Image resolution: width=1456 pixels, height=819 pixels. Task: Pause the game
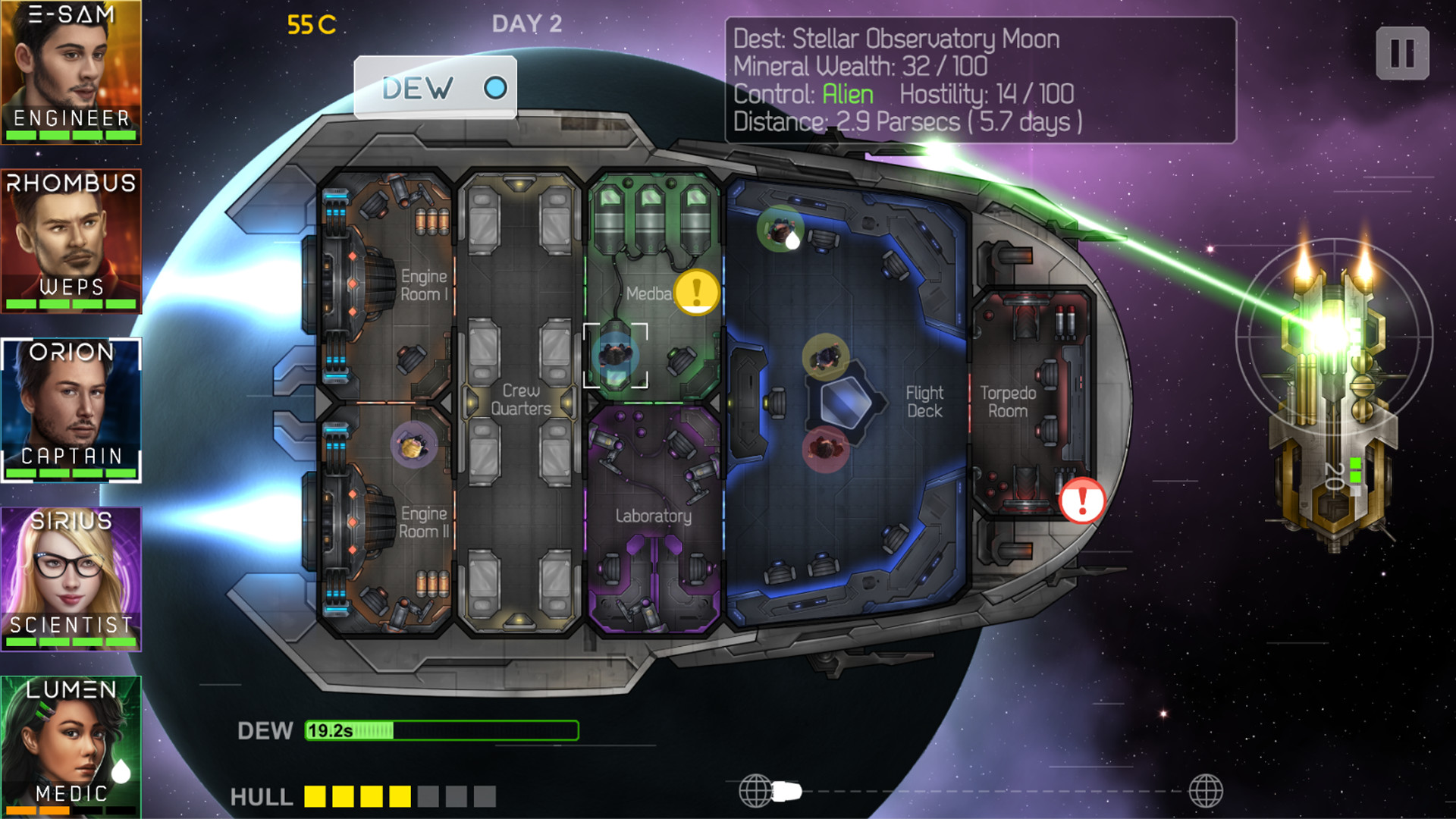[x=1402, y=54]
